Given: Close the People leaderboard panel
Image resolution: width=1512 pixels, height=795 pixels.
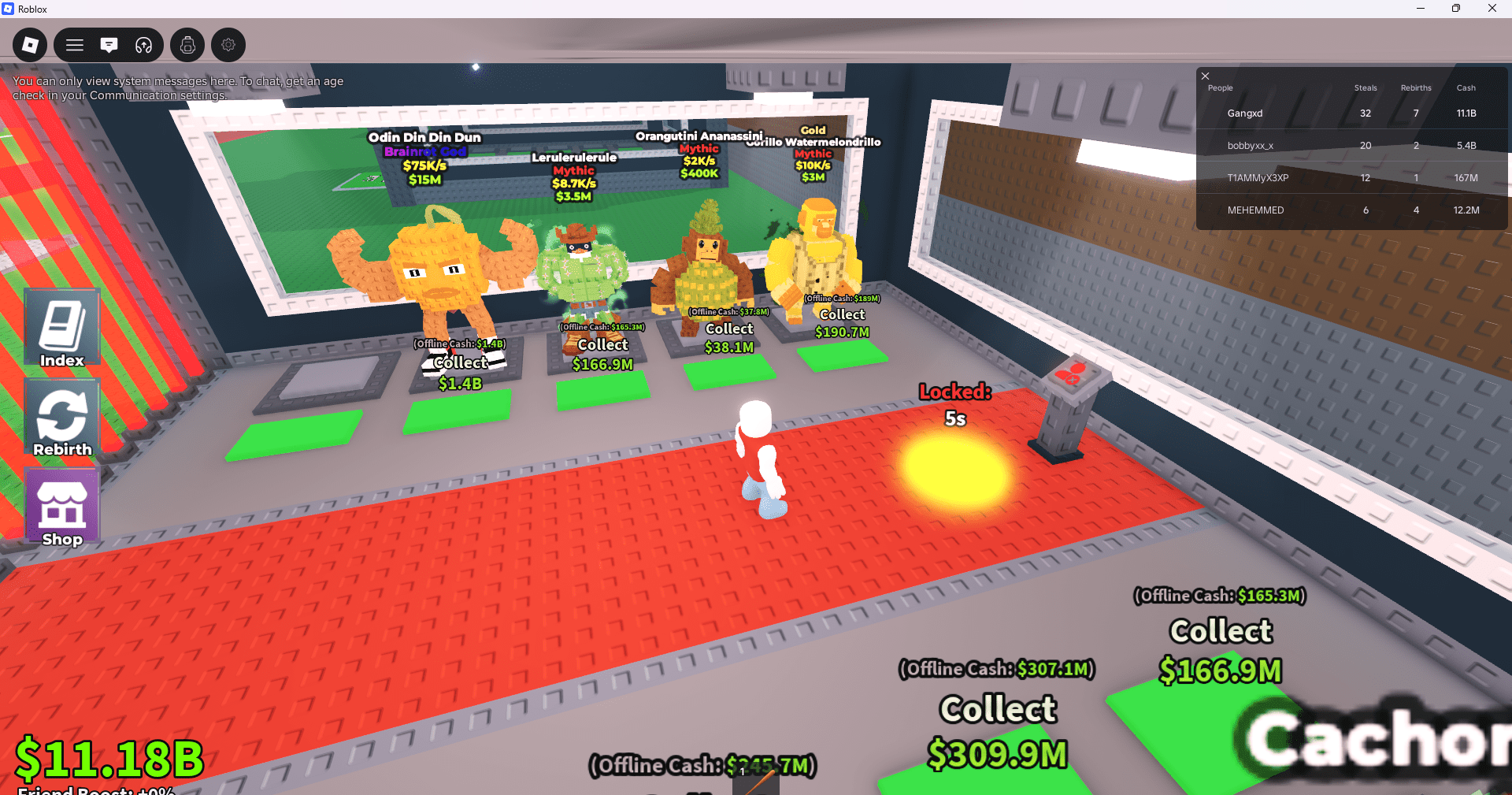Looking at the screenshot, I should click(1205, 76).
